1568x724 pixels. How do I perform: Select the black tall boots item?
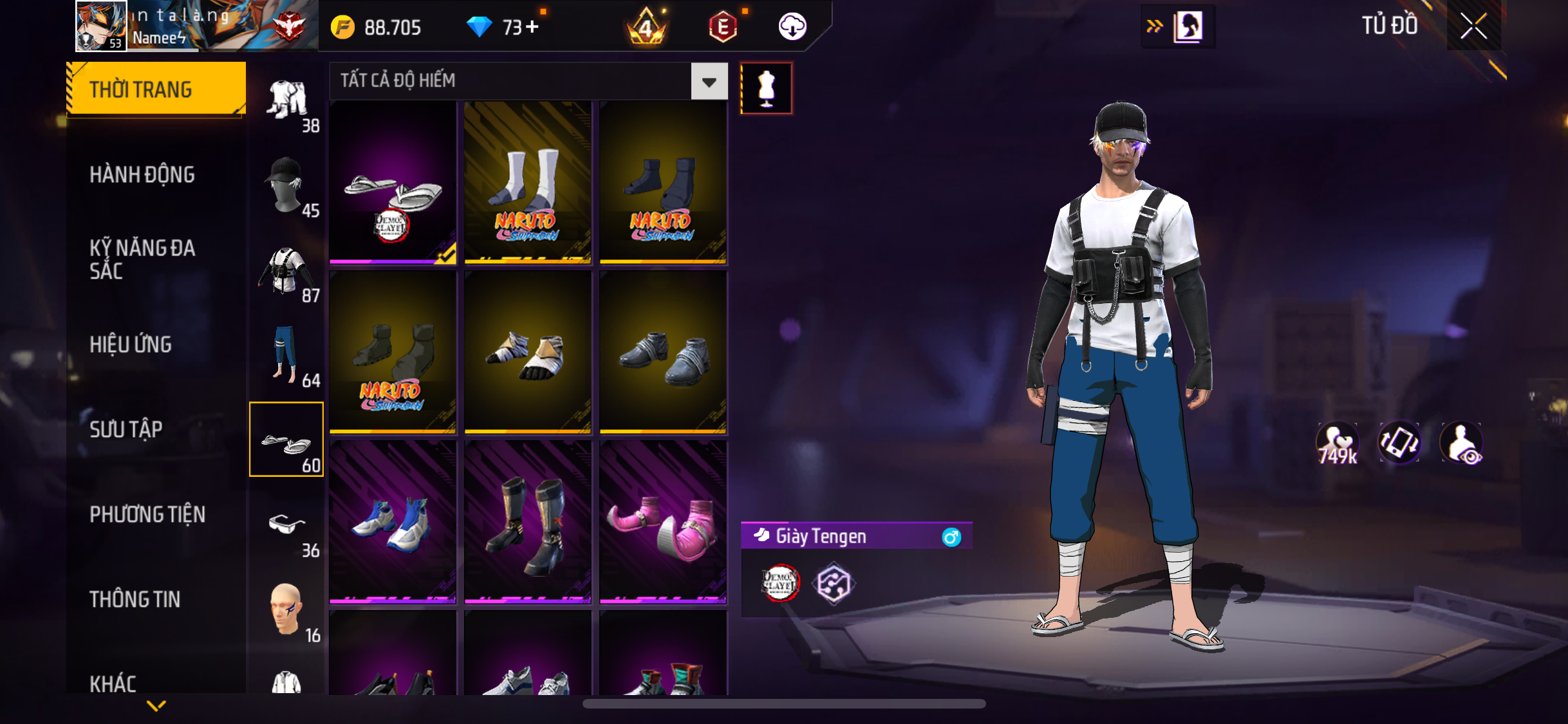click(x=528, y=522)
